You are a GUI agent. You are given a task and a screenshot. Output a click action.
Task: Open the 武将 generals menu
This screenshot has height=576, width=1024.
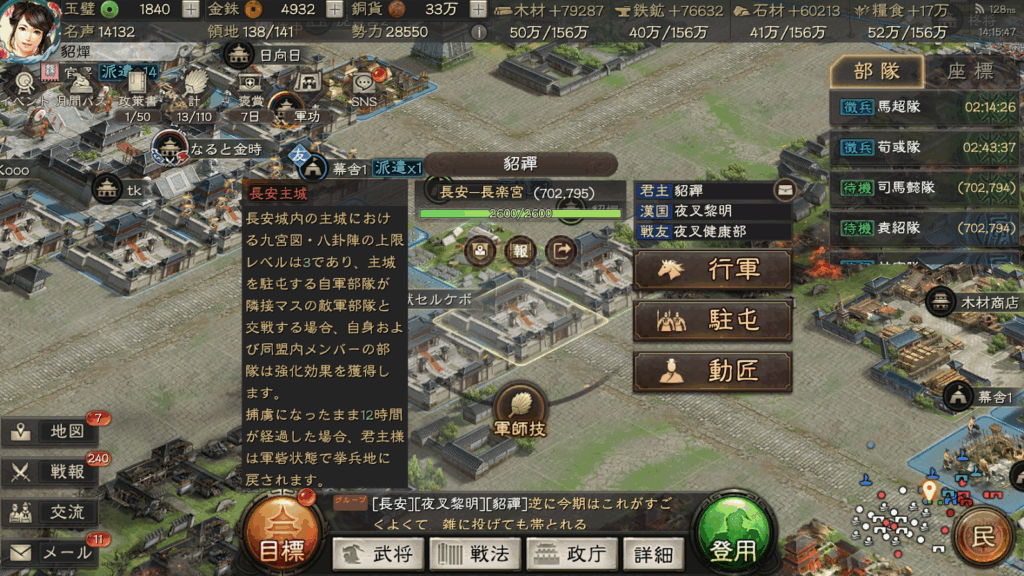tap(377, 553)
